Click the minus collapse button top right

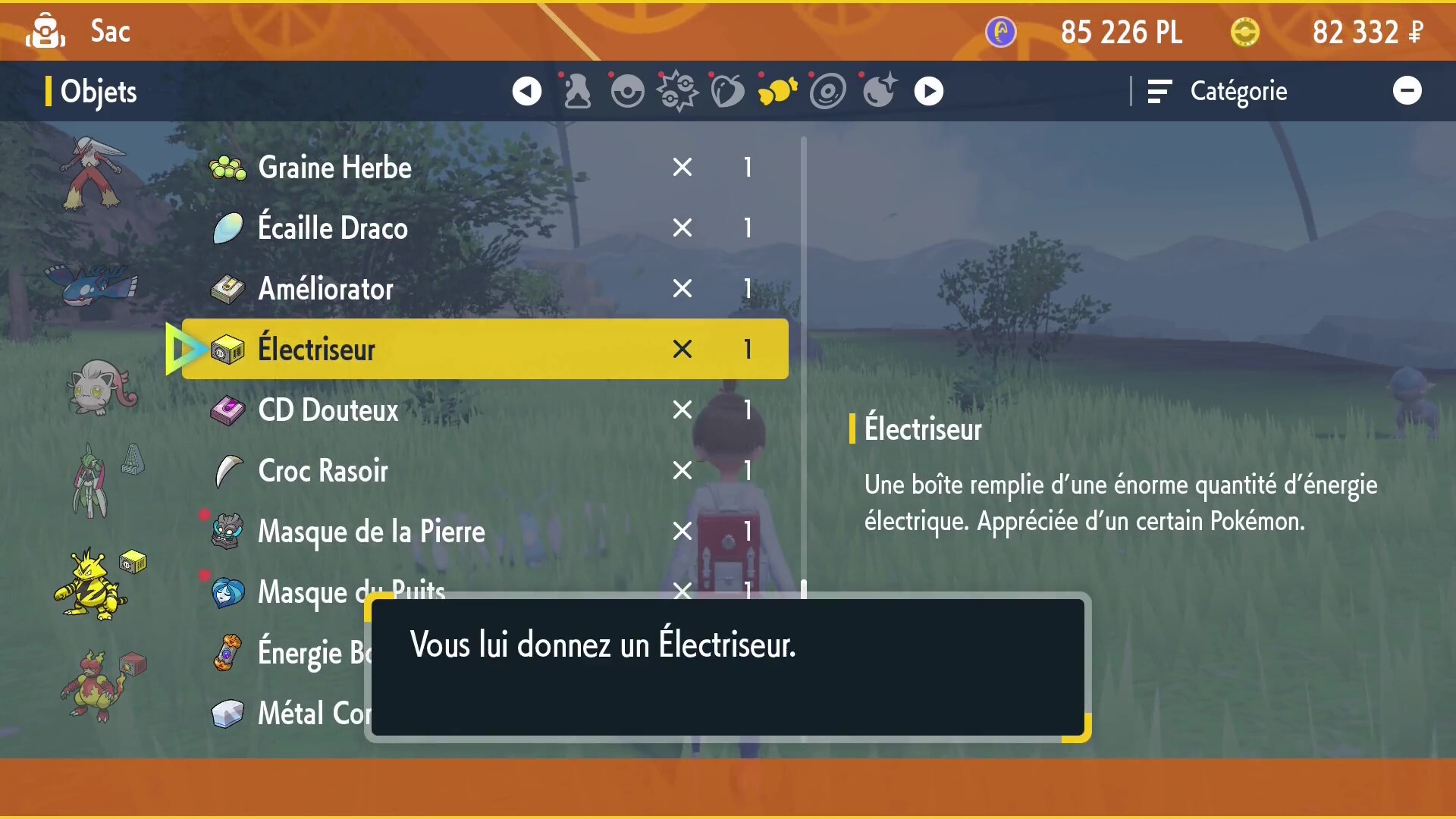[1408, 89]
